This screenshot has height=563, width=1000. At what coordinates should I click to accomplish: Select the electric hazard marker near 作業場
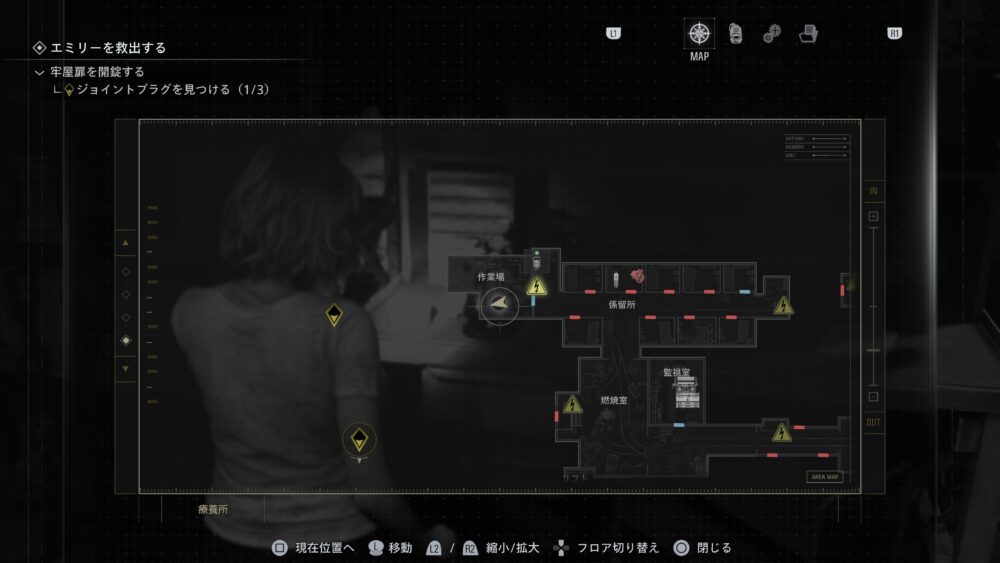point(538,288)
